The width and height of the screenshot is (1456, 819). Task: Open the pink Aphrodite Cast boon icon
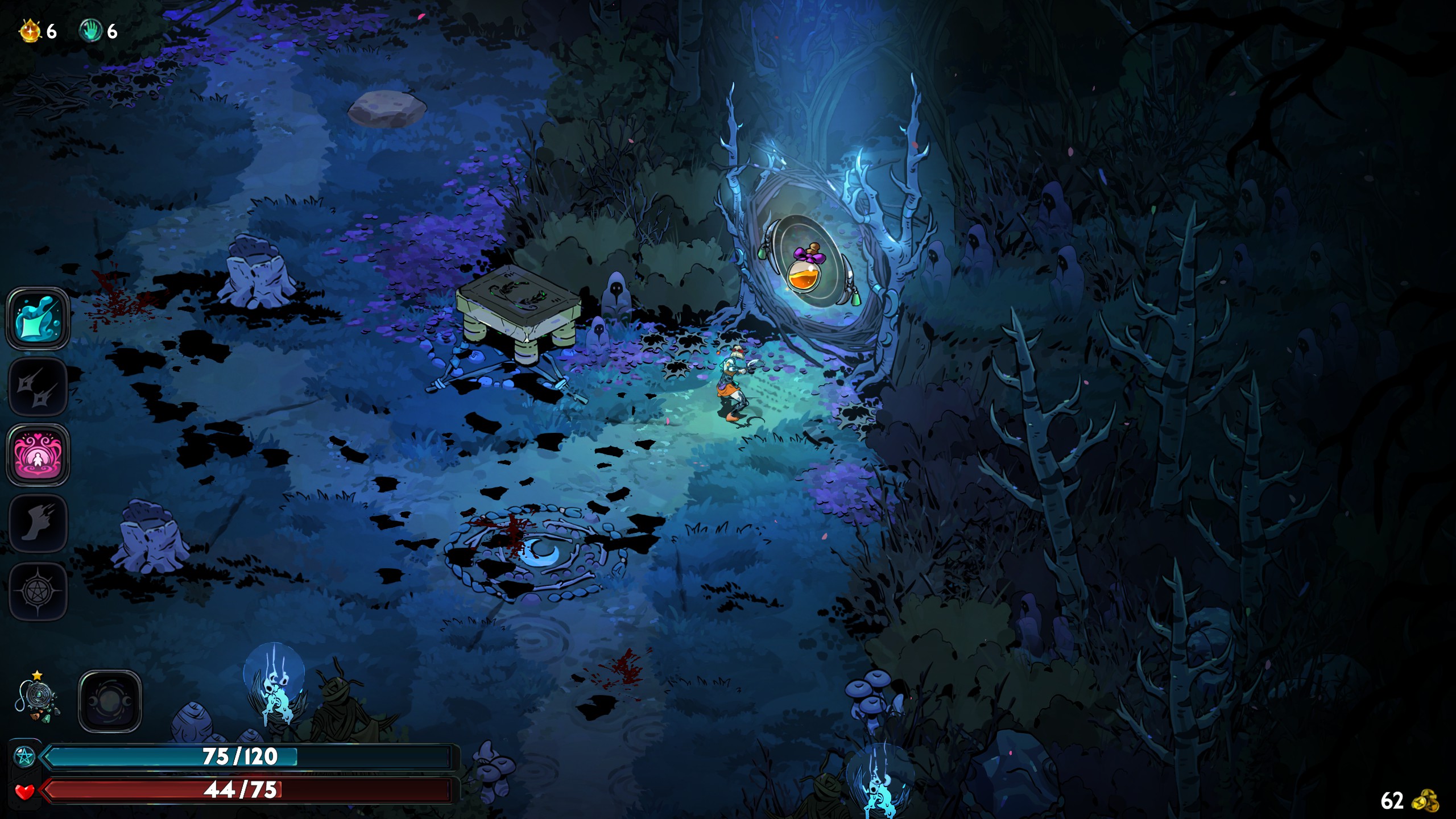point(38,455)
